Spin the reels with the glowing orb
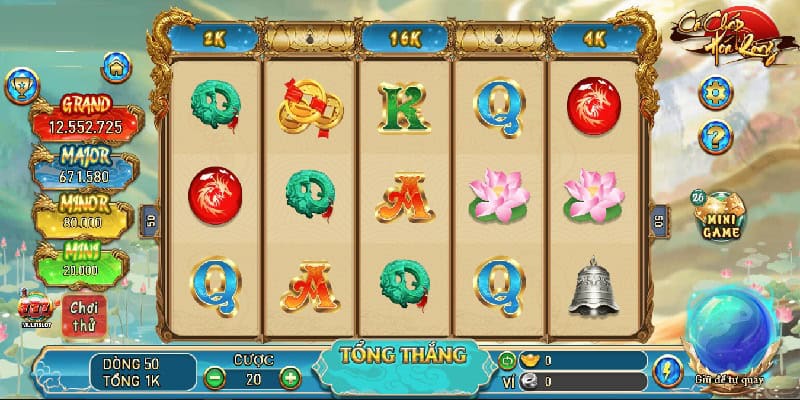Image resolution: width=800 pixels, height=400 pixels. pos(741,329)
